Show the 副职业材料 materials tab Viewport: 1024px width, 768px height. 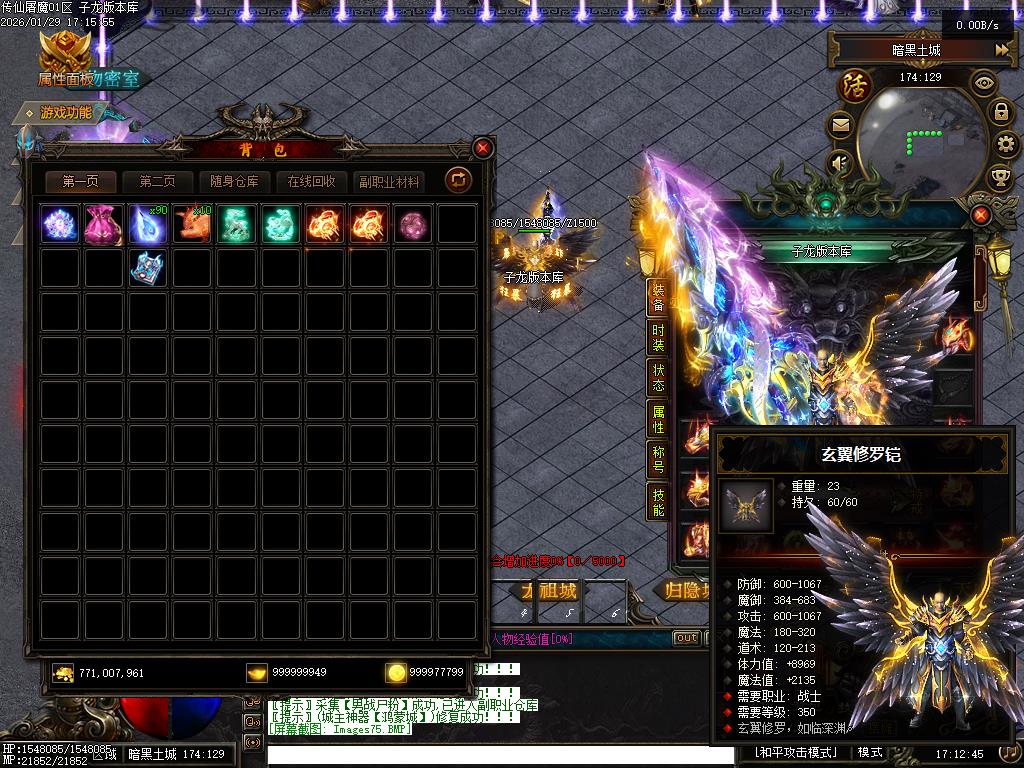coord(390,182)
